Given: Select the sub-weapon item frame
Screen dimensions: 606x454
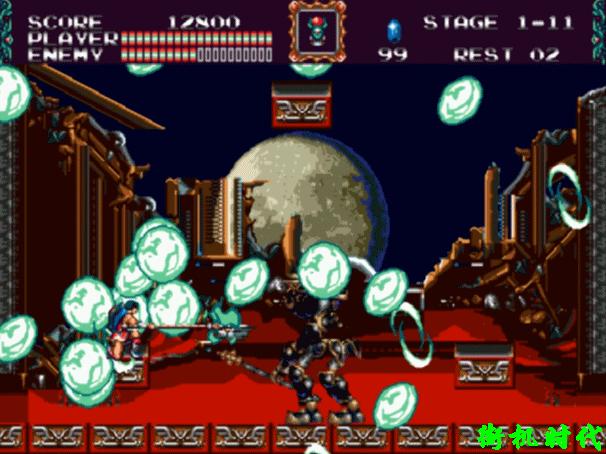Looking at the screenshot, I should pyautogui.click(x=314, y=31).
